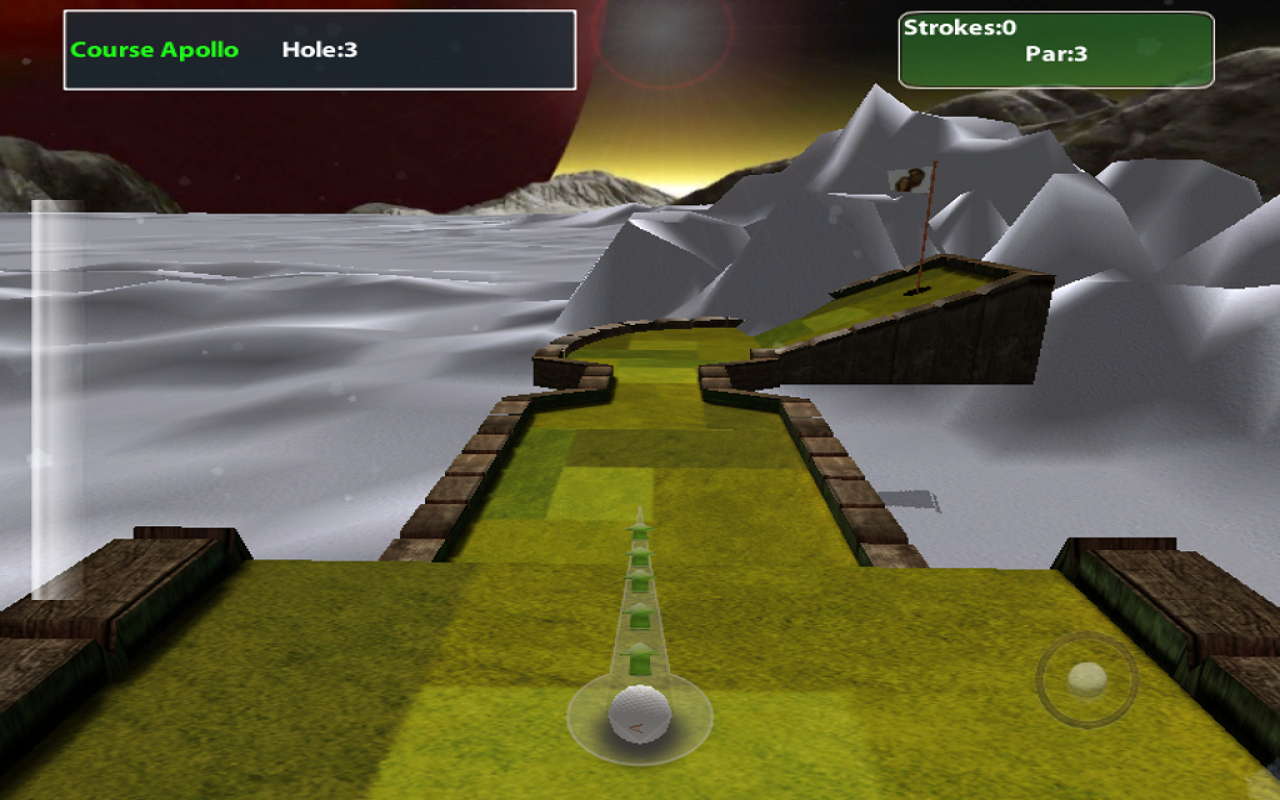Click the hole cup on the elevated green
The height and width of the screenshot is (800, 1280).
coord(919,293)
